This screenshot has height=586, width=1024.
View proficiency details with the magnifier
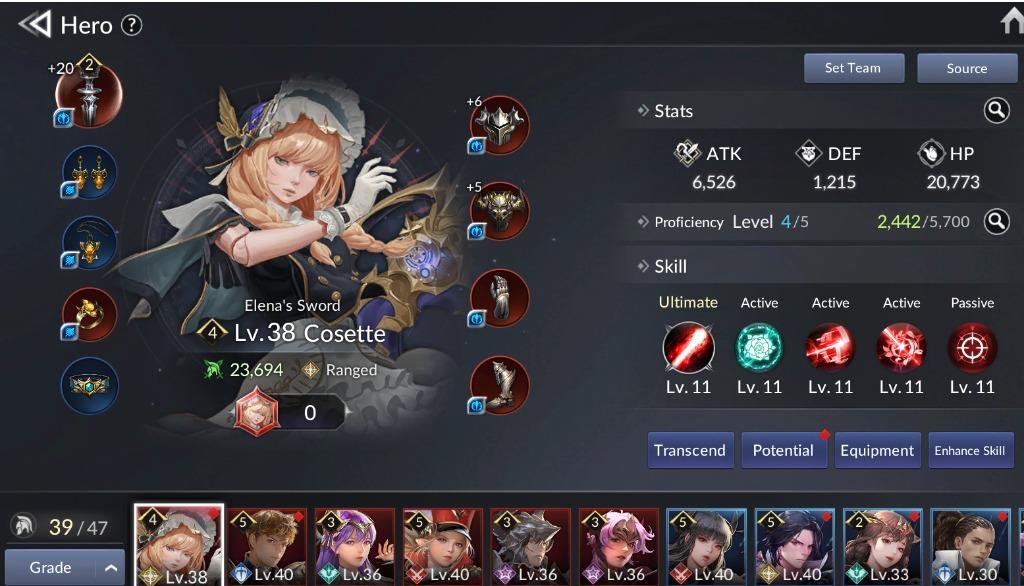click(996, 221)
